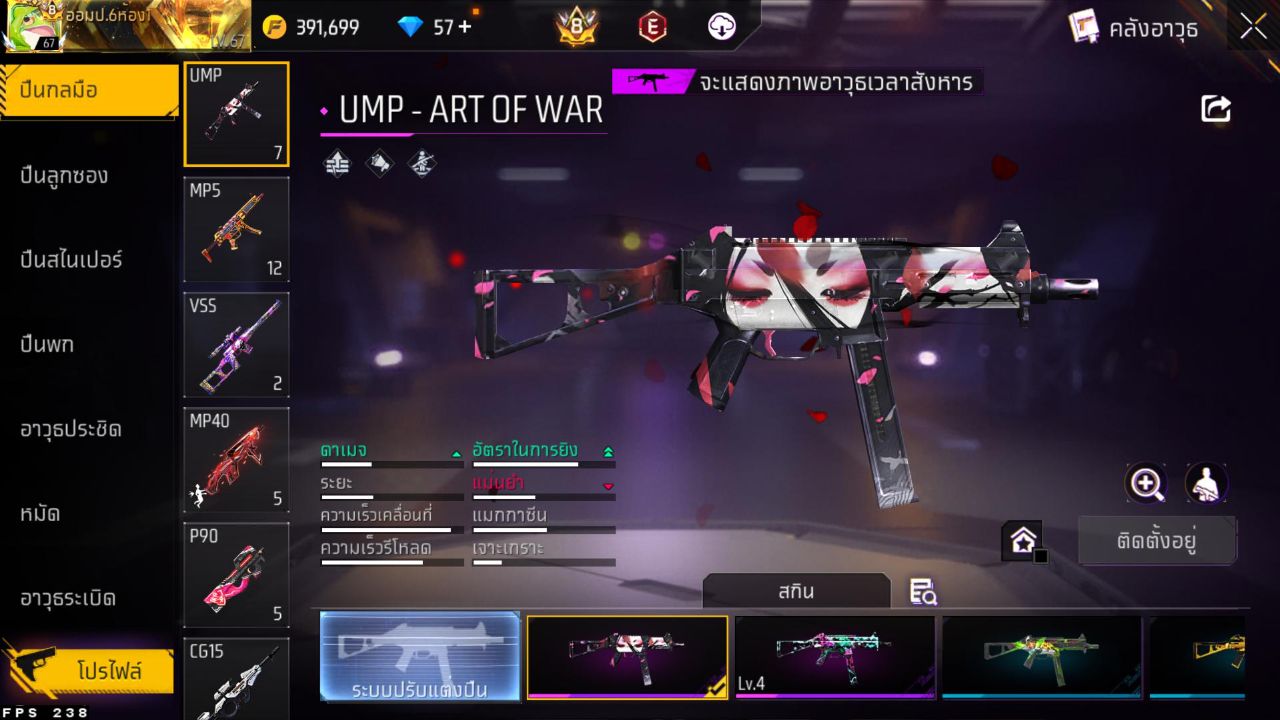Open the skin search icon beside the สกิน tab
The height and width of the screenshot is (720, 1280).
[922, 592]
